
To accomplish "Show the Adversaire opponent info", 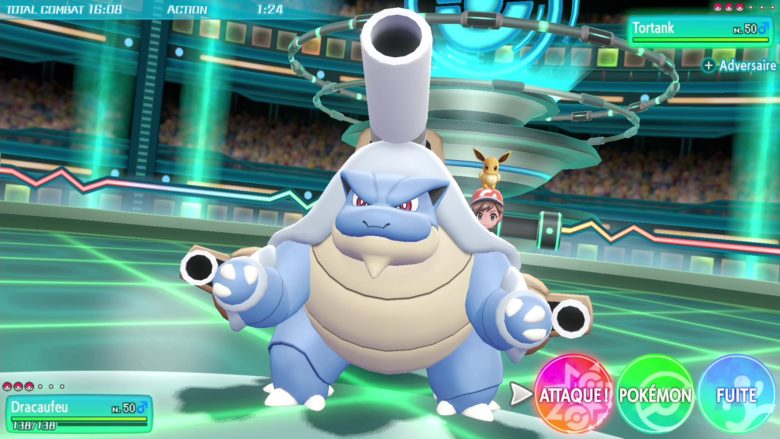I will [740, 65].
